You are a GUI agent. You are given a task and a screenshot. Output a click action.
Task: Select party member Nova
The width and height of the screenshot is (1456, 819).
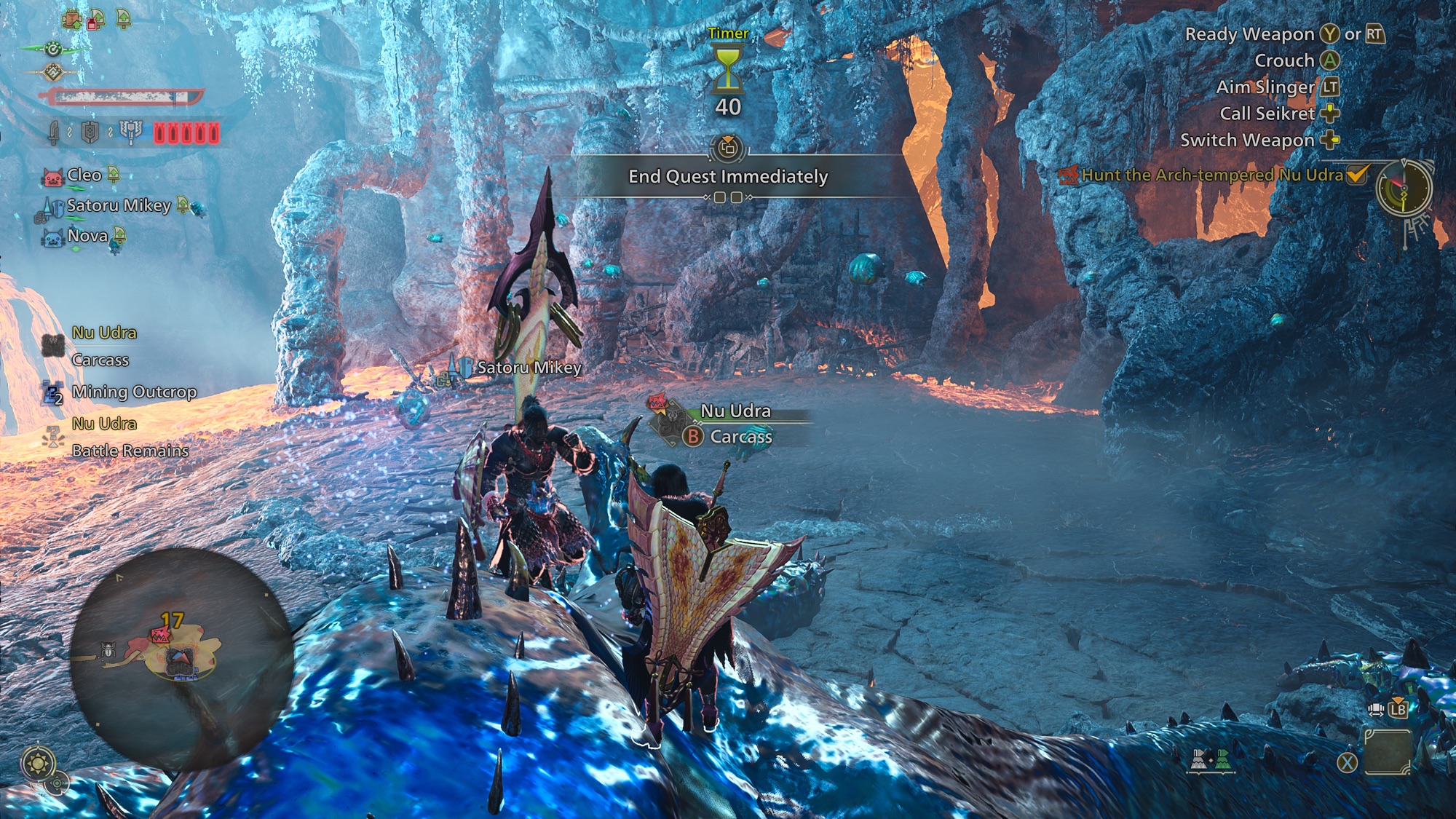pos(87,236)
